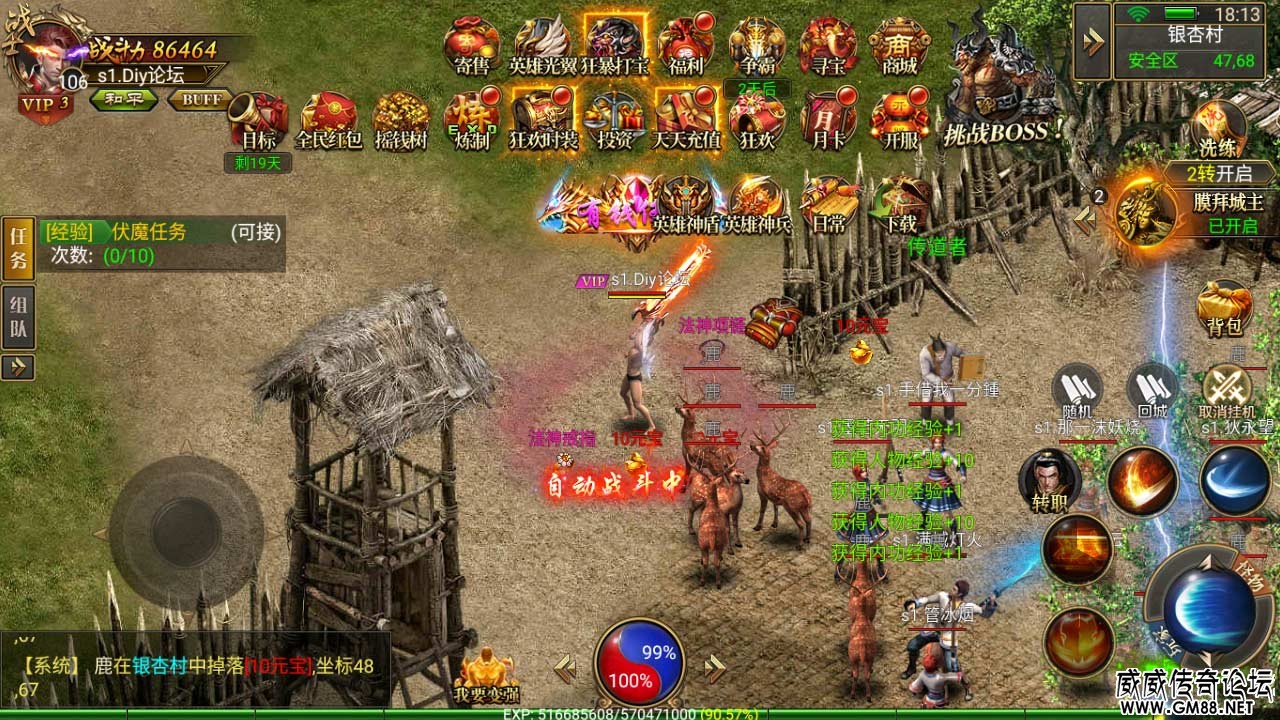Open the 商城 shop
Image resolution: width=1280 pixels, height=720 pixels.
894,44
